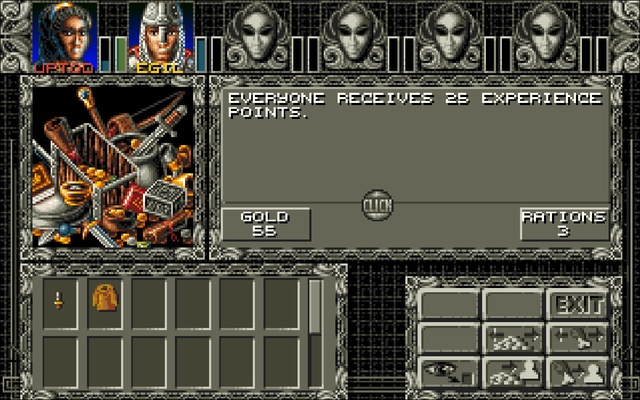
Task: Select the dagger in the inventory
Action: pyautogui.click(x=59, y=299)
